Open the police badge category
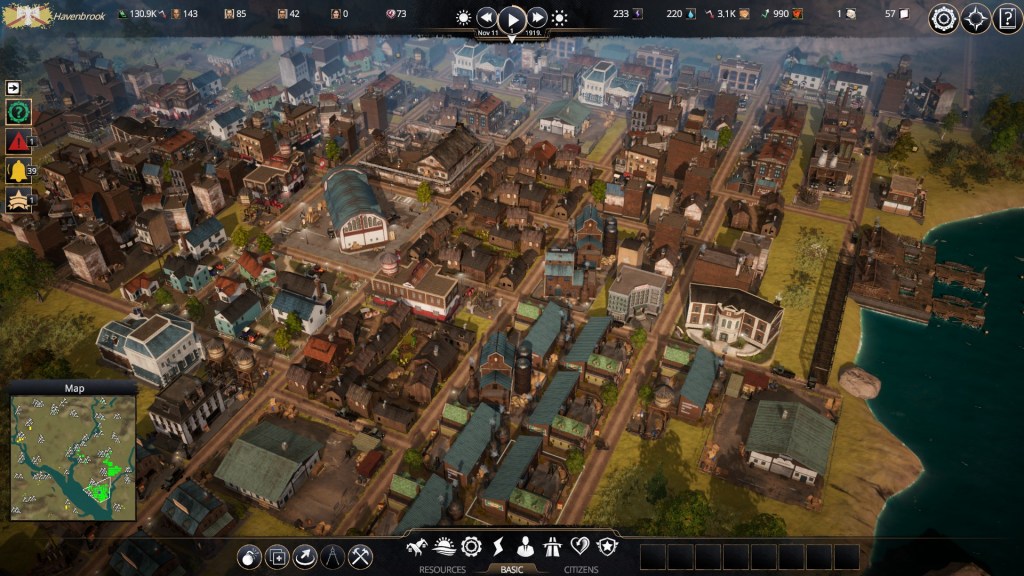This screenshot has width=1024, height=576. click(606, 547)
